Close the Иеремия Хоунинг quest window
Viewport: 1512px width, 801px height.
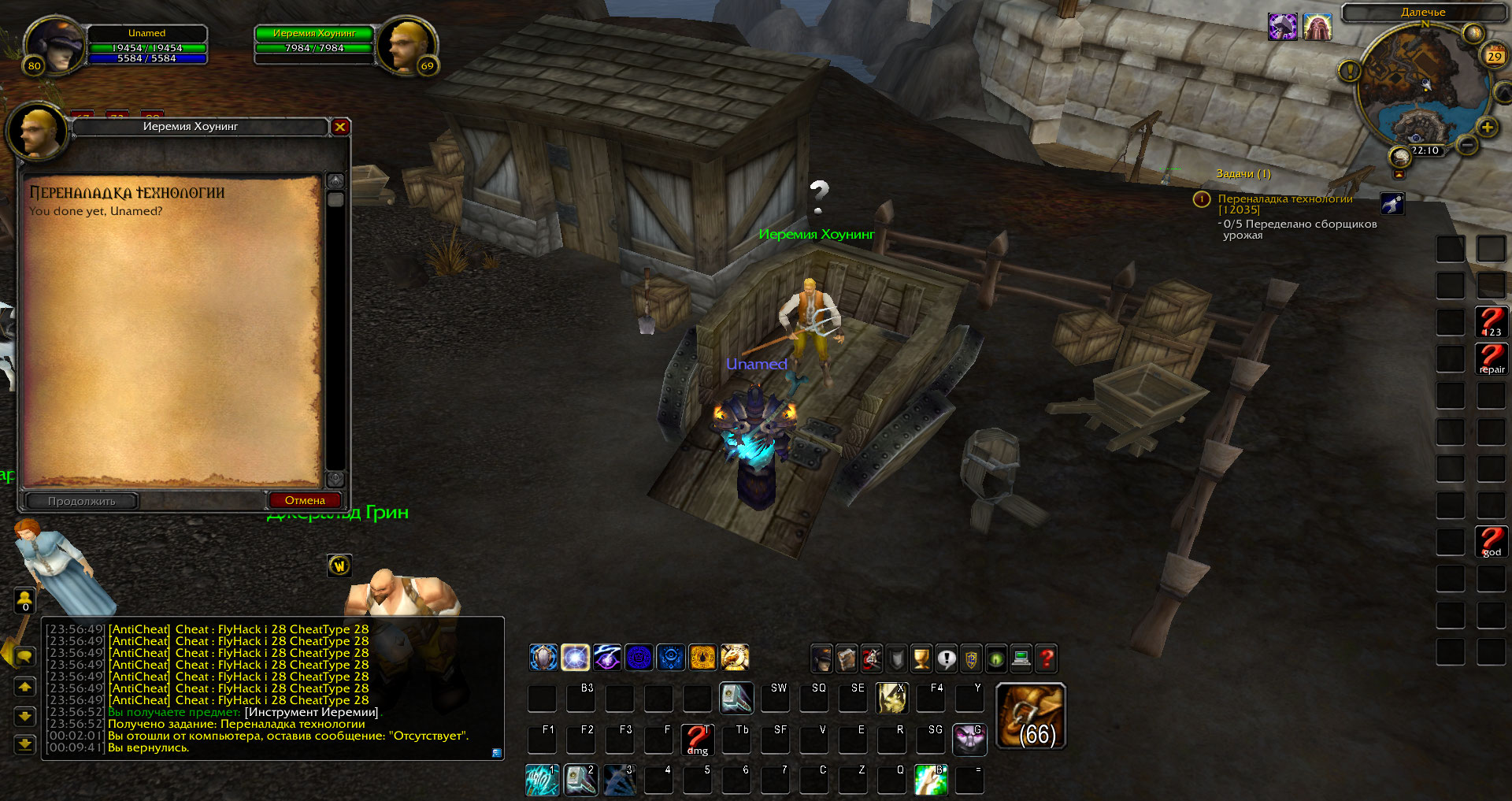(340, 127)
